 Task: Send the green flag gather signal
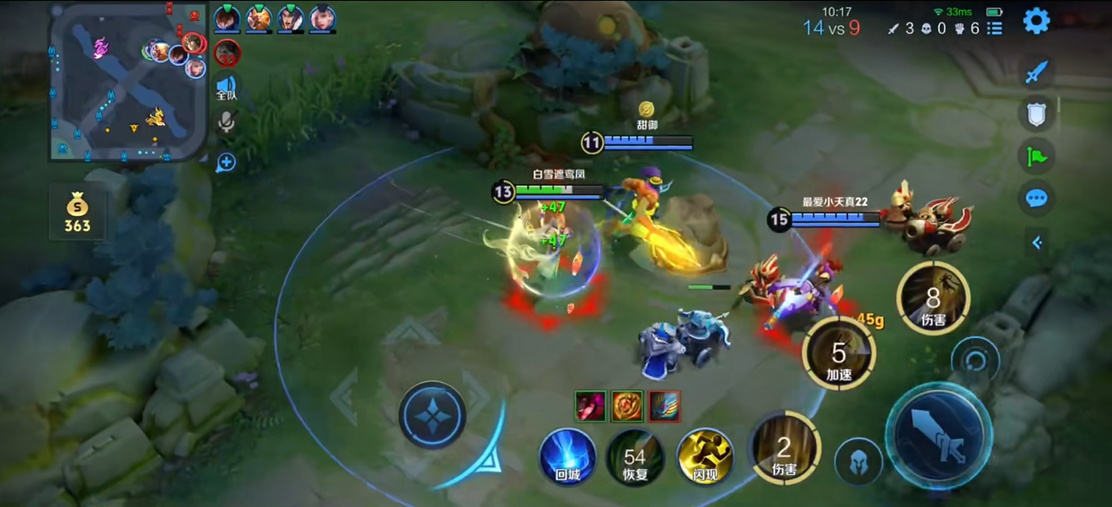point(1037,156)
